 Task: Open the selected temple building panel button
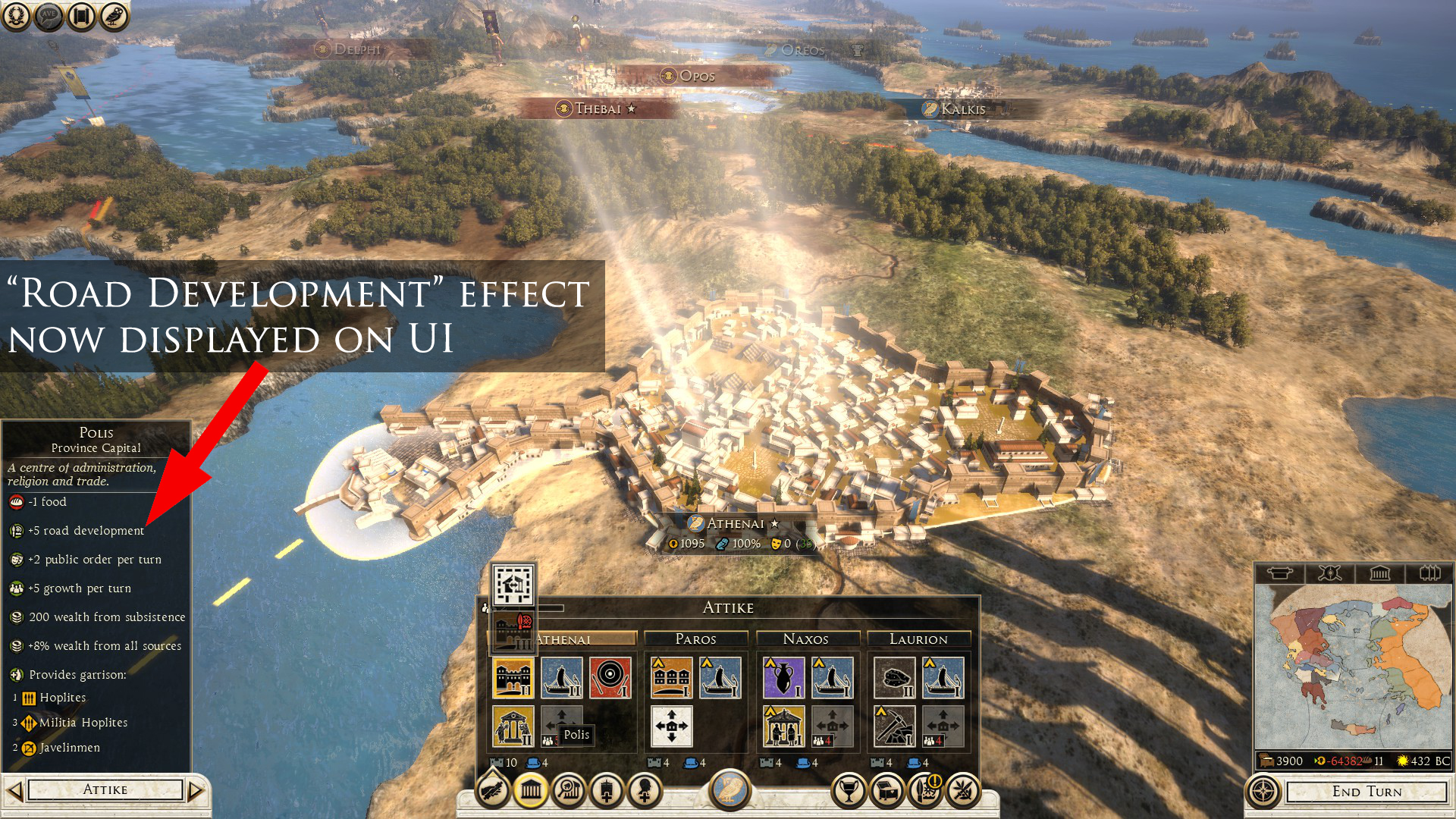[531, 792]
